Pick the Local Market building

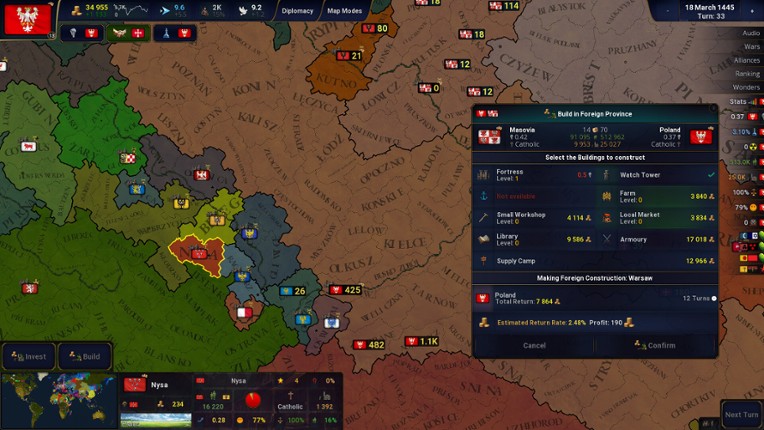pos(656,217)
